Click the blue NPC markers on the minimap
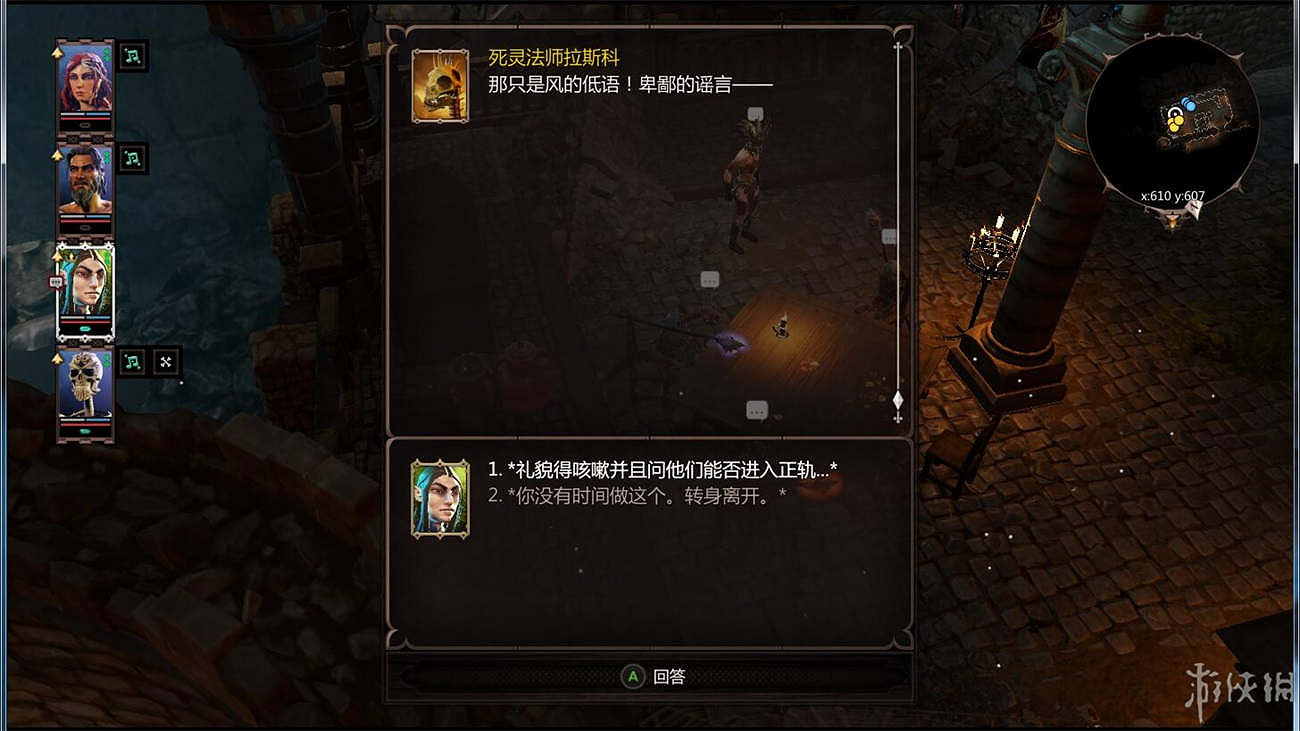This screenshot has height=731, width=1300. point(1189,103)
